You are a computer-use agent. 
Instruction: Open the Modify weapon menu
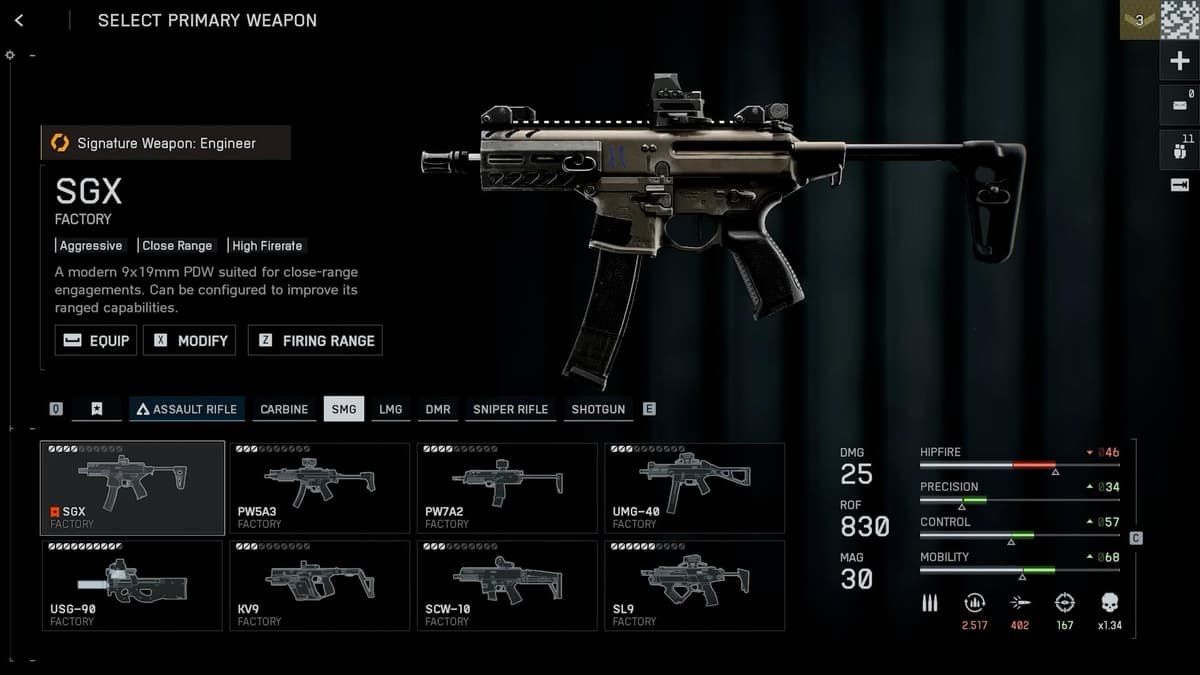pyautogui.click(x=189, y=340)
